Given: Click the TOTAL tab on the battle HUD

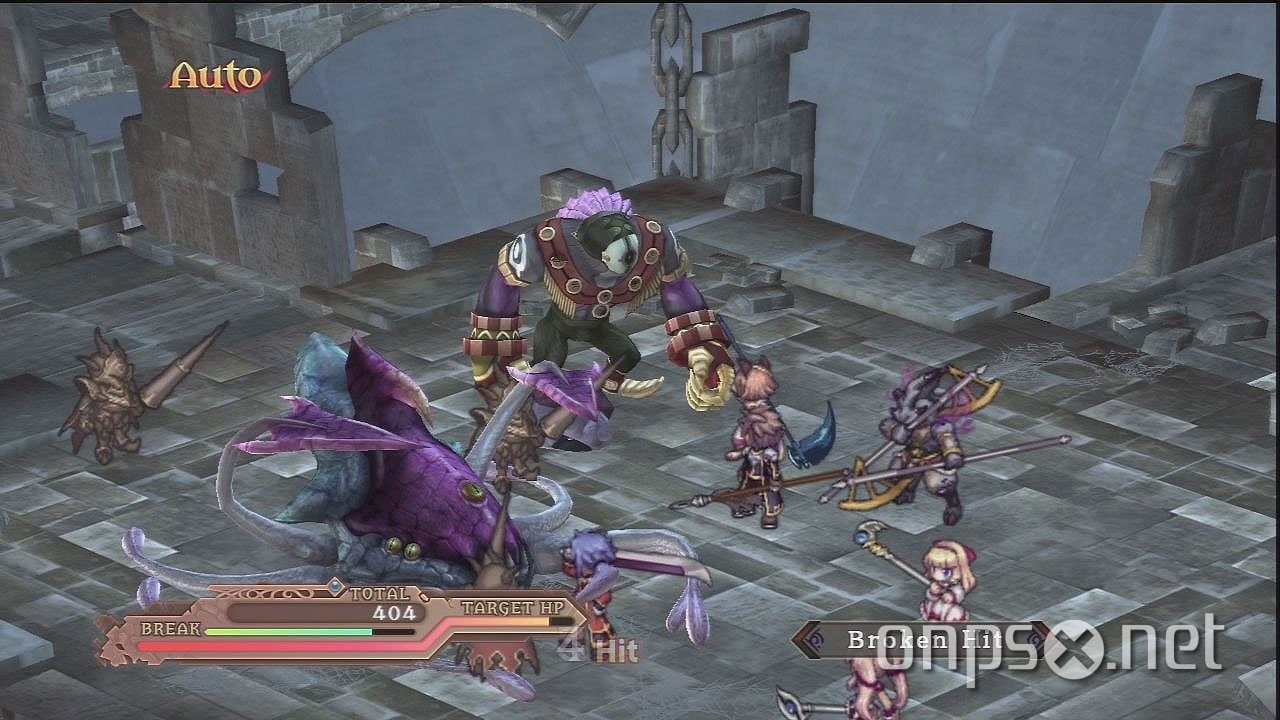Looking at the screenshot, I should (380, 592).
